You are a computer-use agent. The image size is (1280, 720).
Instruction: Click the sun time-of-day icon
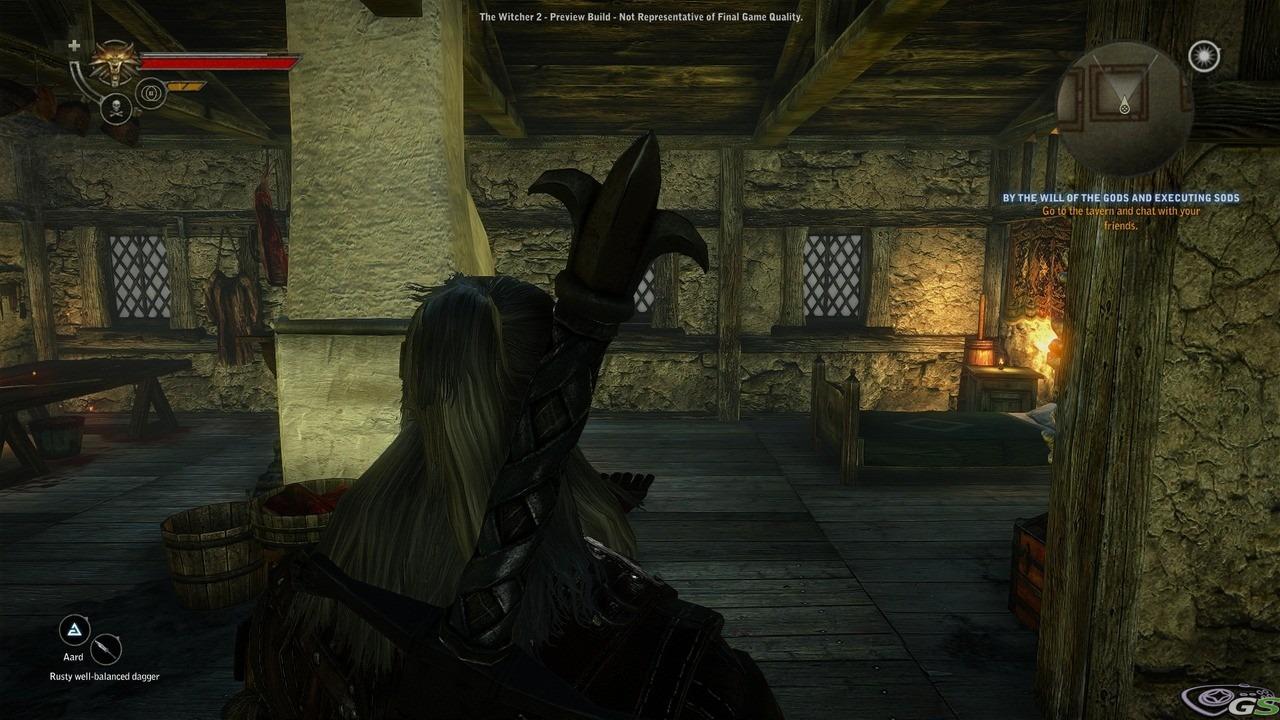coord(1205,57)
